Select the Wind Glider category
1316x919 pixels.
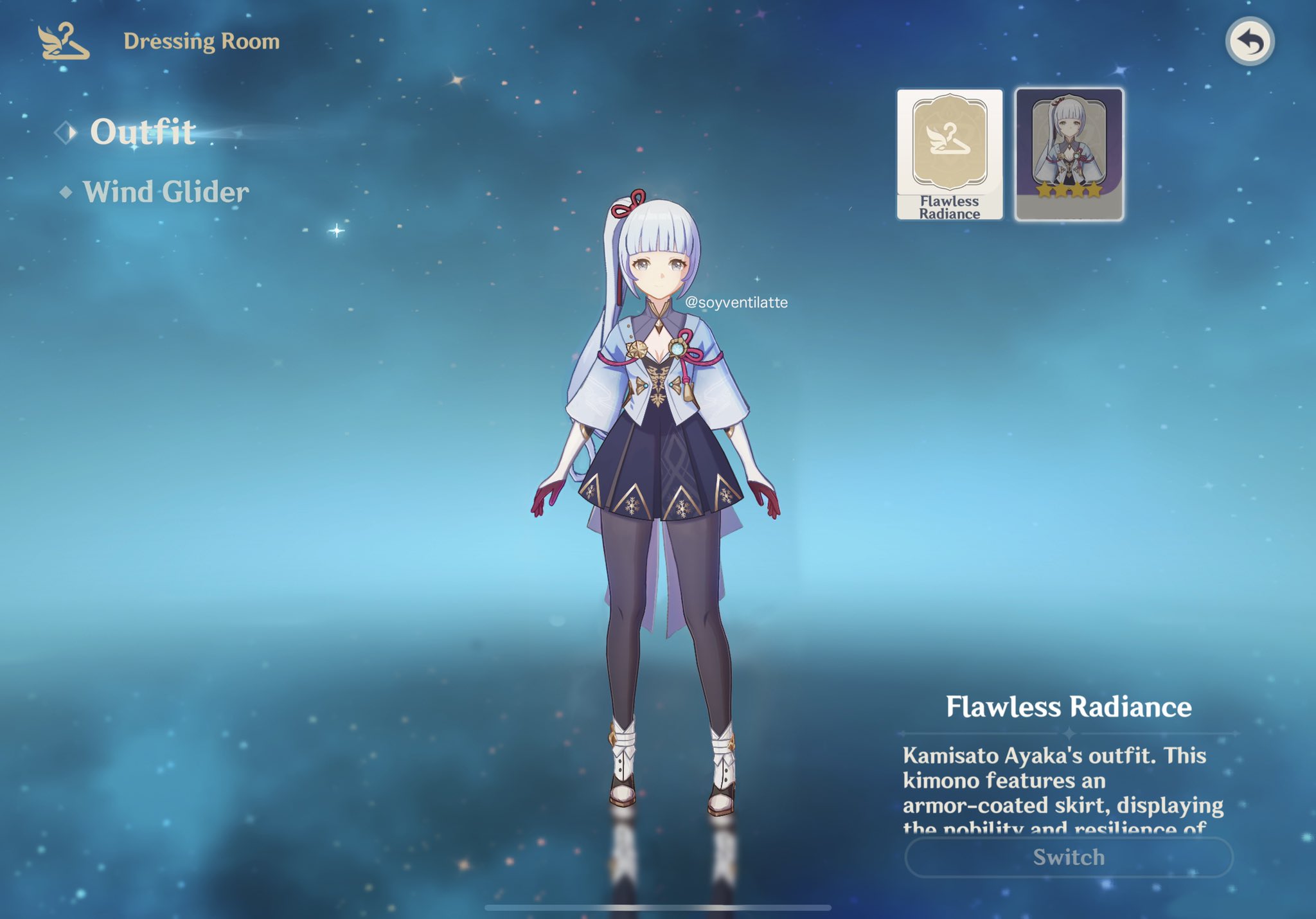coord(166,190)
